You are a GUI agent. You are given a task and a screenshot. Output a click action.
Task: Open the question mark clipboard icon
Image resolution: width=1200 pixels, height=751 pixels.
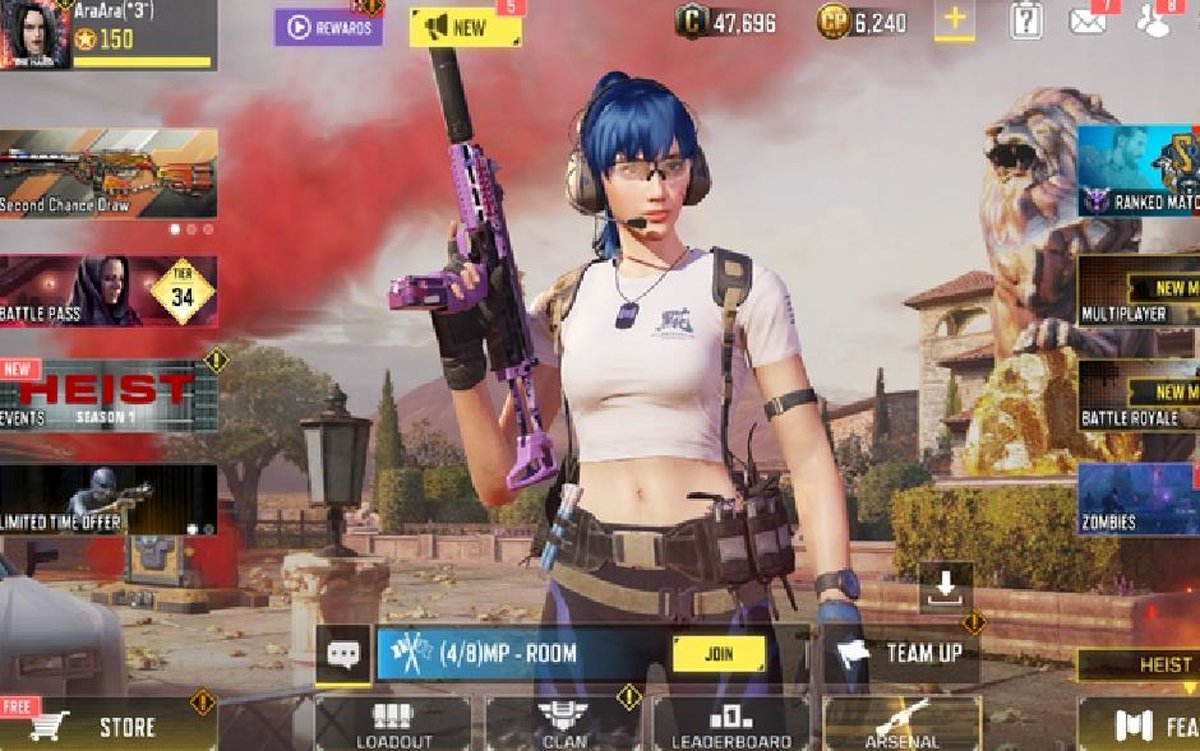pos(1026,21)
